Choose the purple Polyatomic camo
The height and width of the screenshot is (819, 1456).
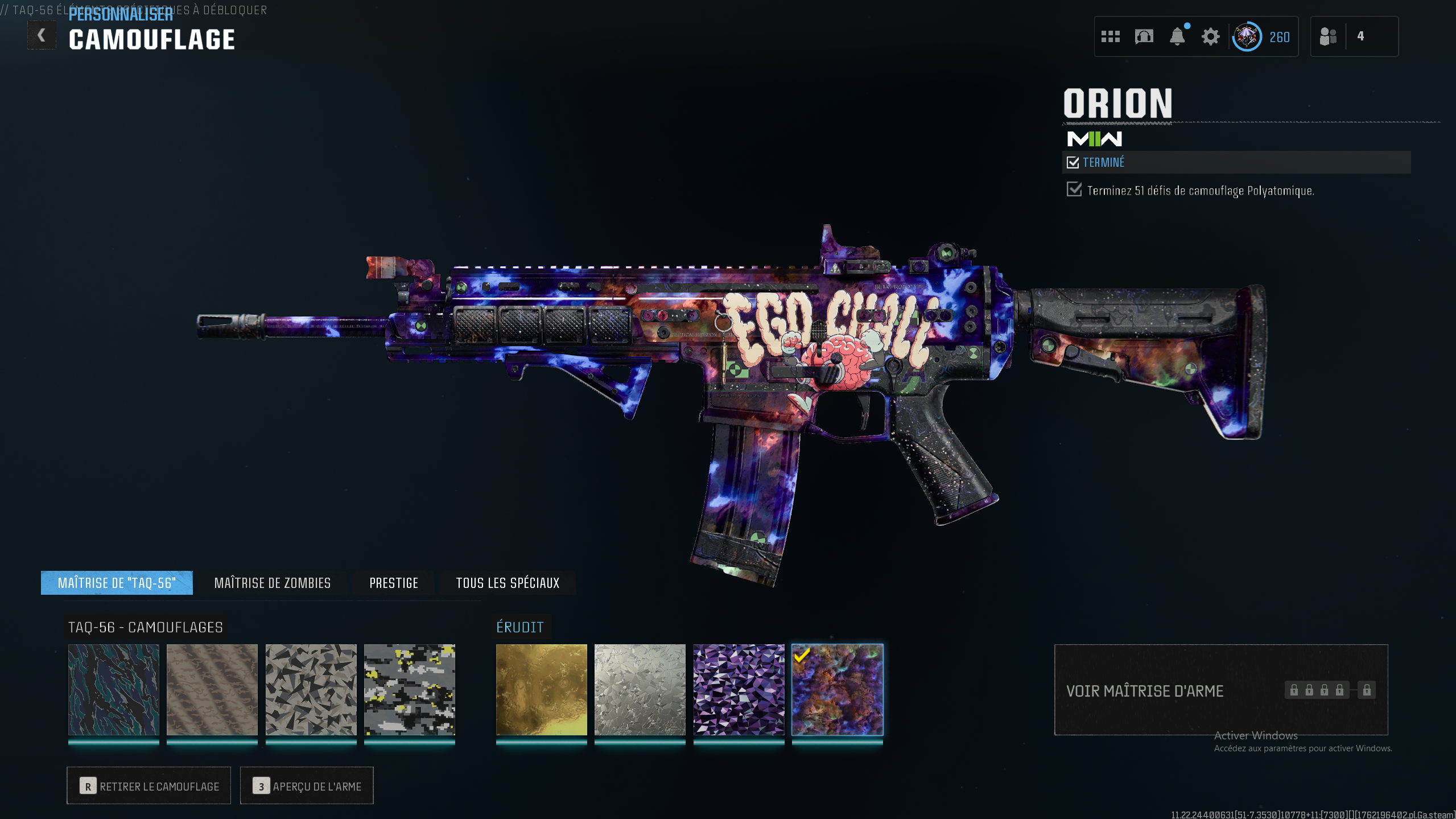click(739, 690)
